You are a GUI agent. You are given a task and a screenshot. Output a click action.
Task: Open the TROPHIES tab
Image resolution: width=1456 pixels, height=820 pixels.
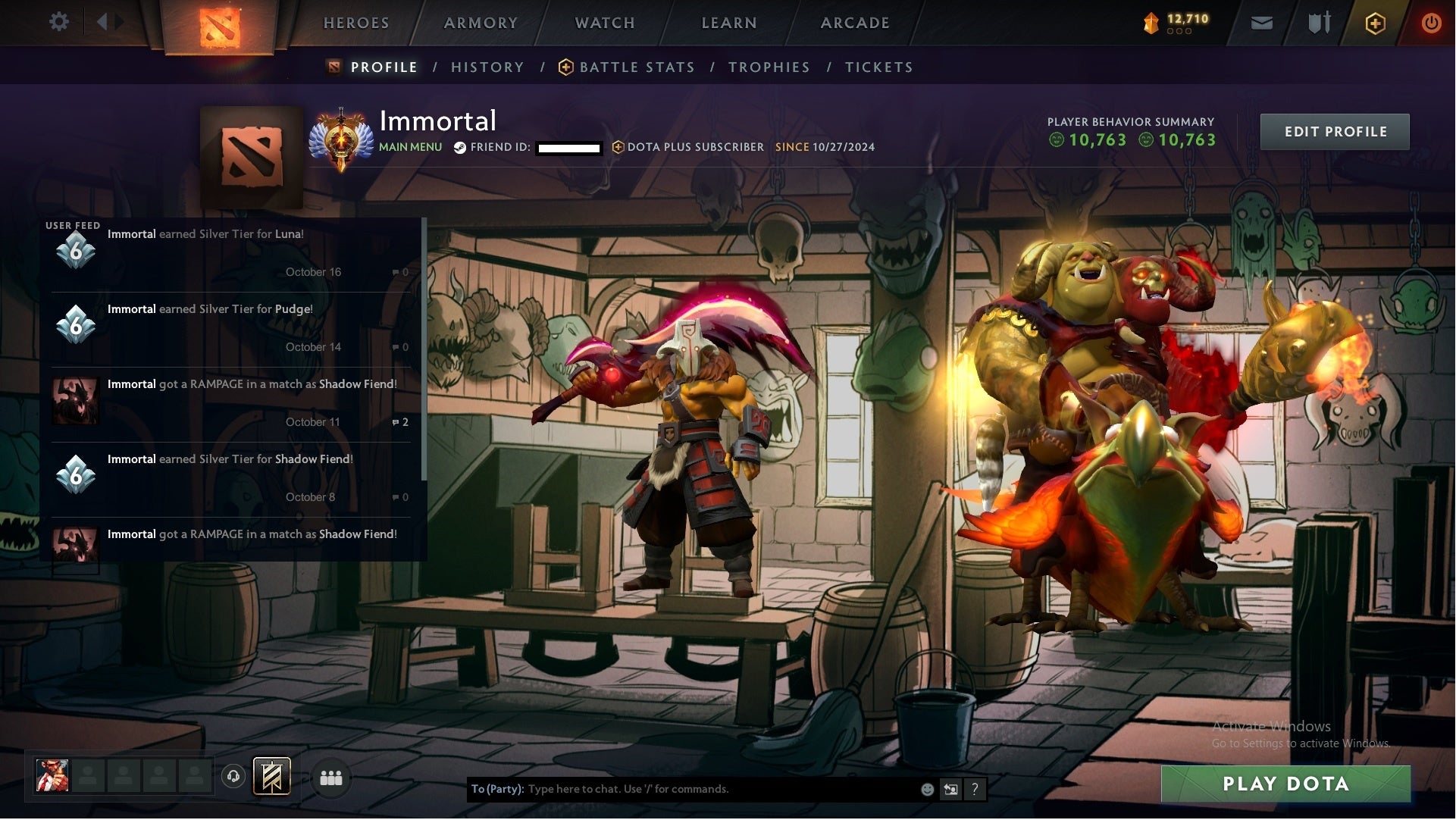coord(769,67)
